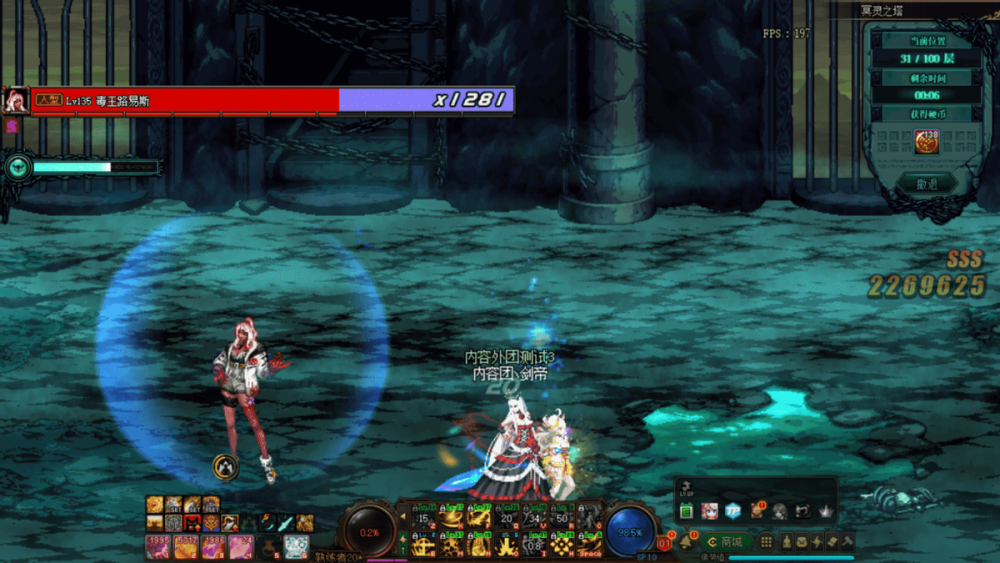
Task: Open the hammer icon in the bottom menu
Action: (x=849, y=542)
